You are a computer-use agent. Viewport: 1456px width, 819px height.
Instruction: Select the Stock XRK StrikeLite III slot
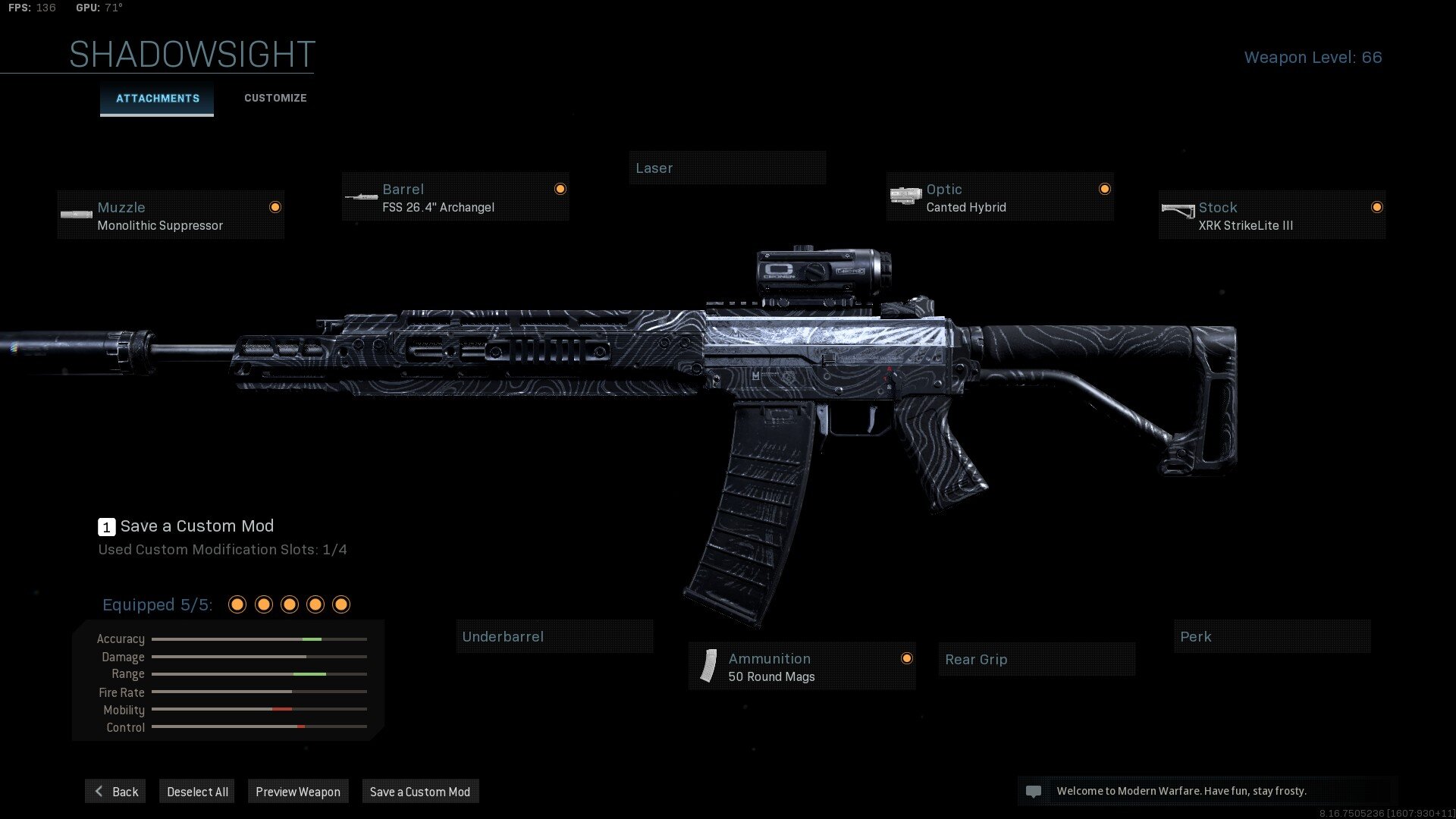coord(1272,215)
